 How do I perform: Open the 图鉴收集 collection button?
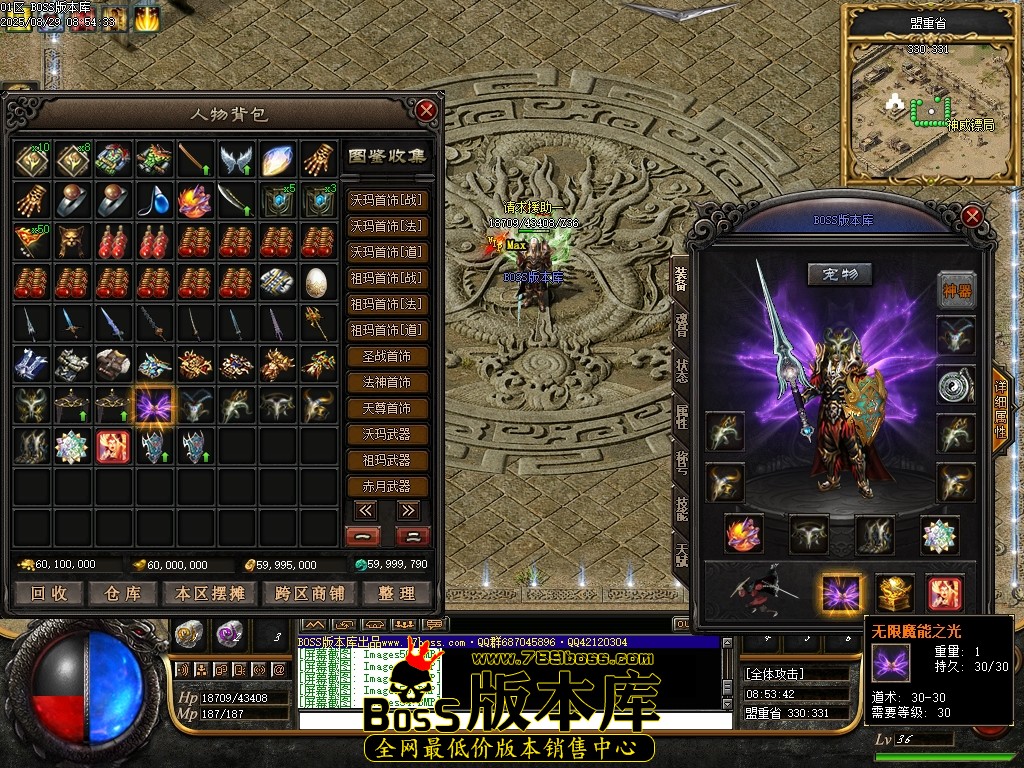pyautogui.click(x=387, y=156)
